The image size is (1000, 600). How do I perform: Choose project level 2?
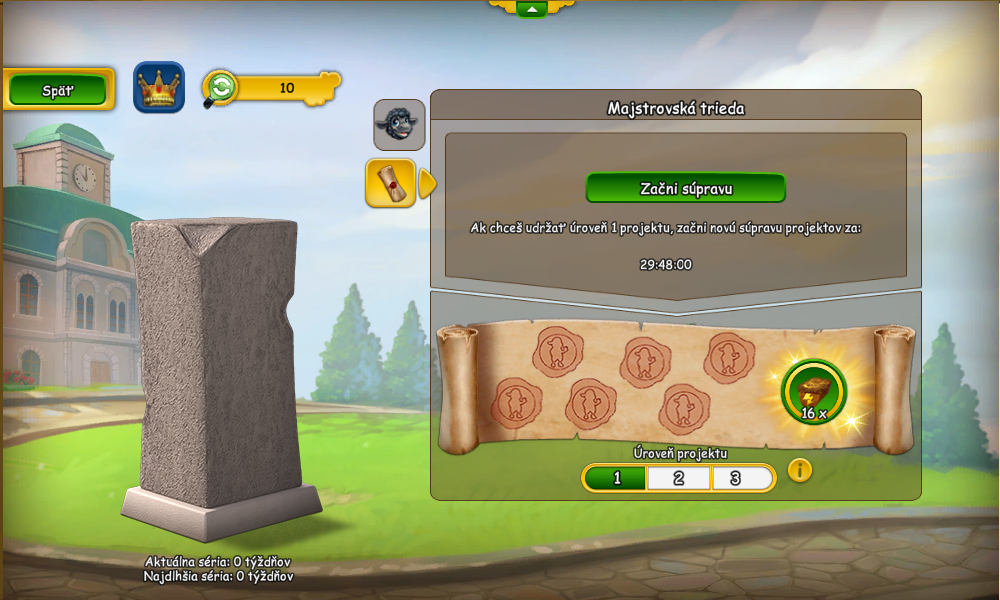point(678,478)
